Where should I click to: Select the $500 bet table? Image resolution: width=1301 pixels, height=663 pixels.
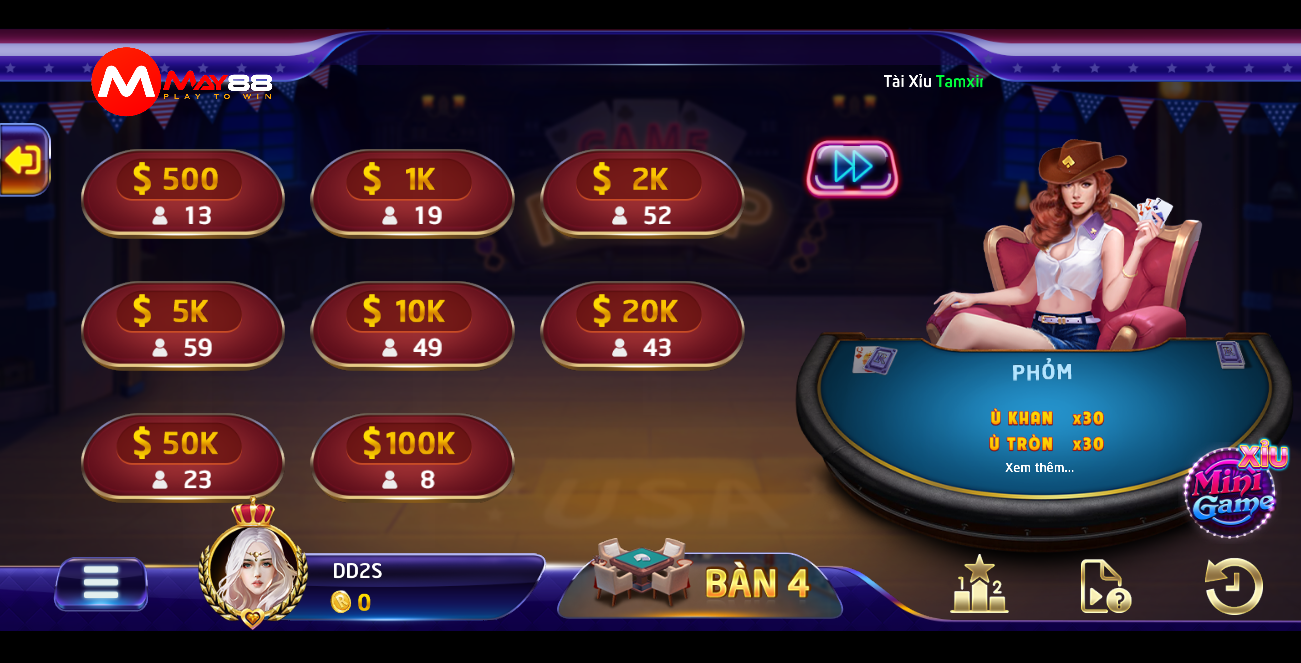coord(183,194)
